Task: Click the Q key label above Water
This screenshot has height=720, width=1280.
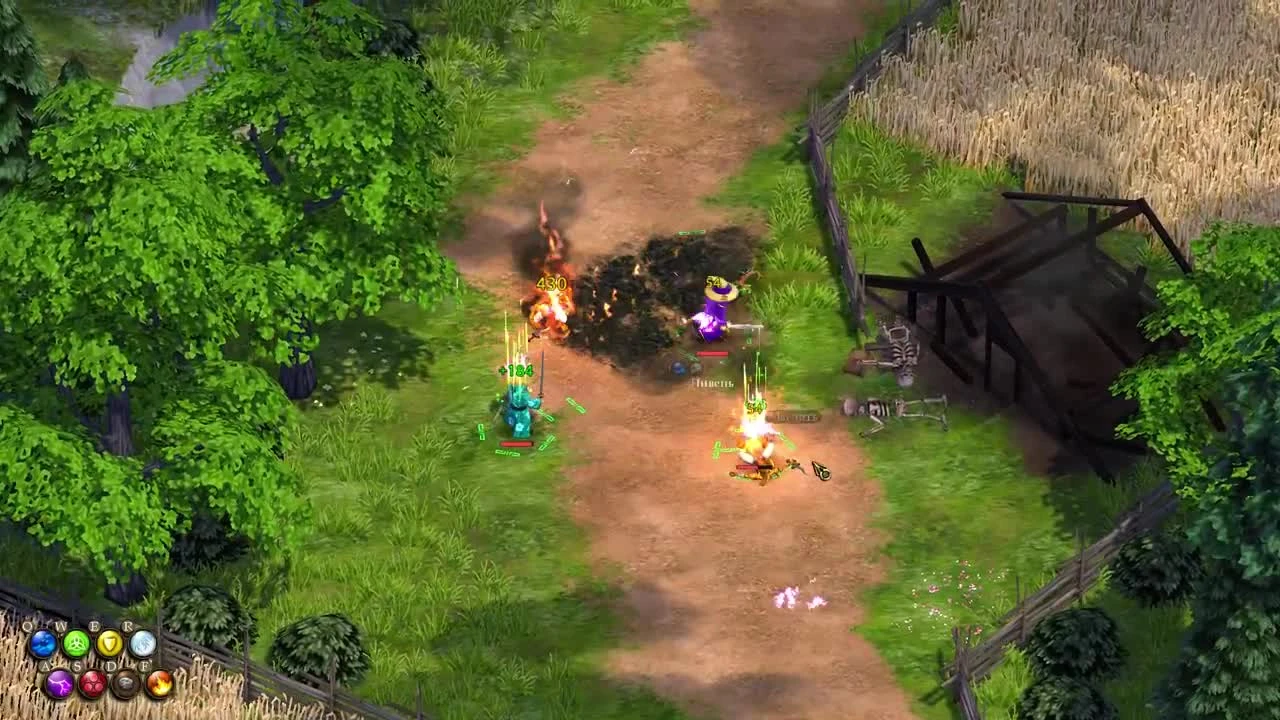Action: click(x=28, y=625)
